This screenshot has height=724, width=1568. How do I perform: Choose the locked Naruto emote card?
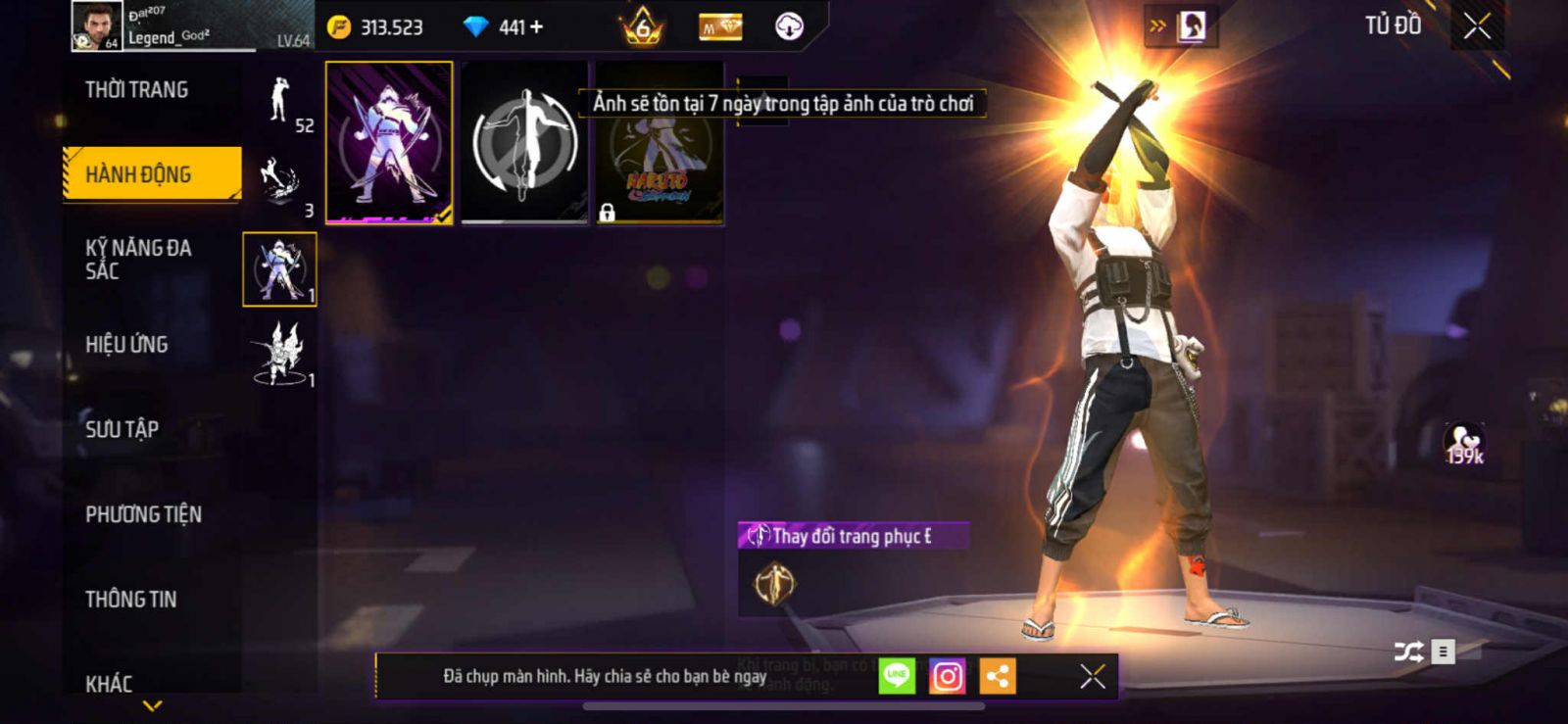pyautogui.click(x=660, y=143)
